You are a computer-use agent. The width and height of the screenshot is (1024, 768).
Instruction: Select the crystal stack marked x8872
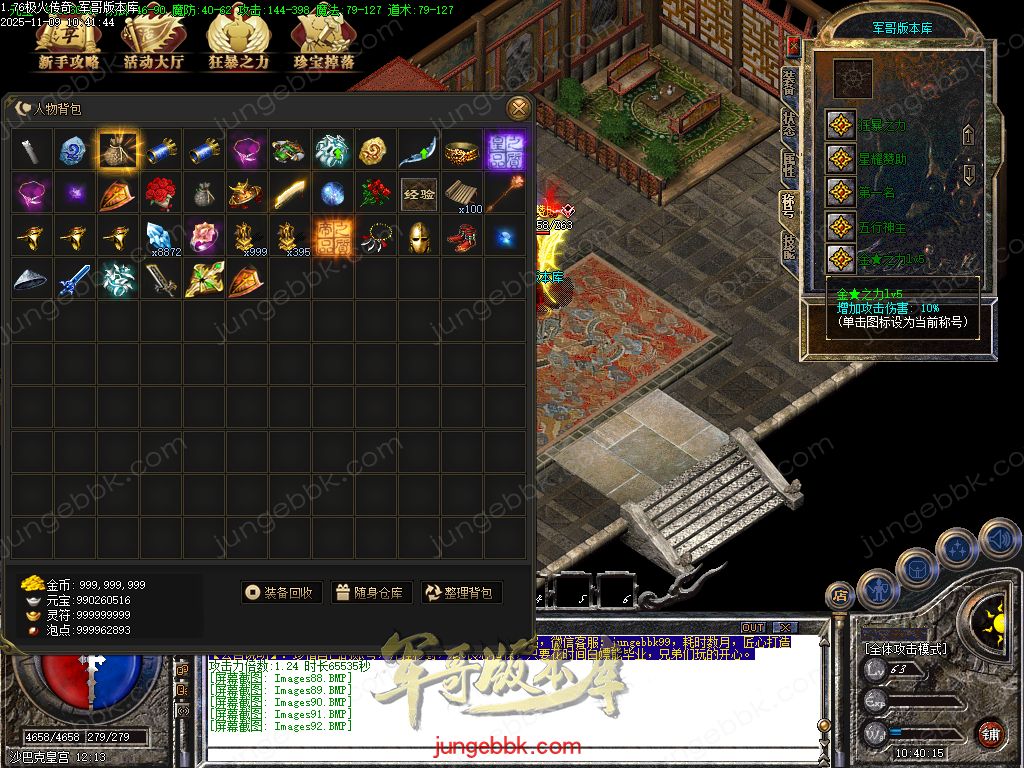[x=160, y=237]
